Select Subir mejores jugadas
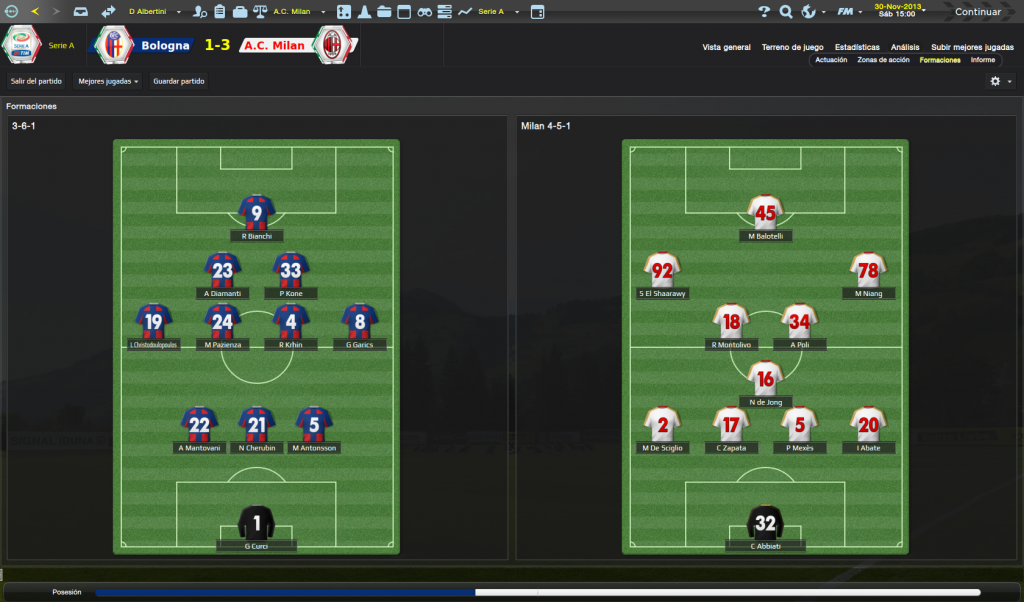1024x602 pixels. click(x=972, y=47)
